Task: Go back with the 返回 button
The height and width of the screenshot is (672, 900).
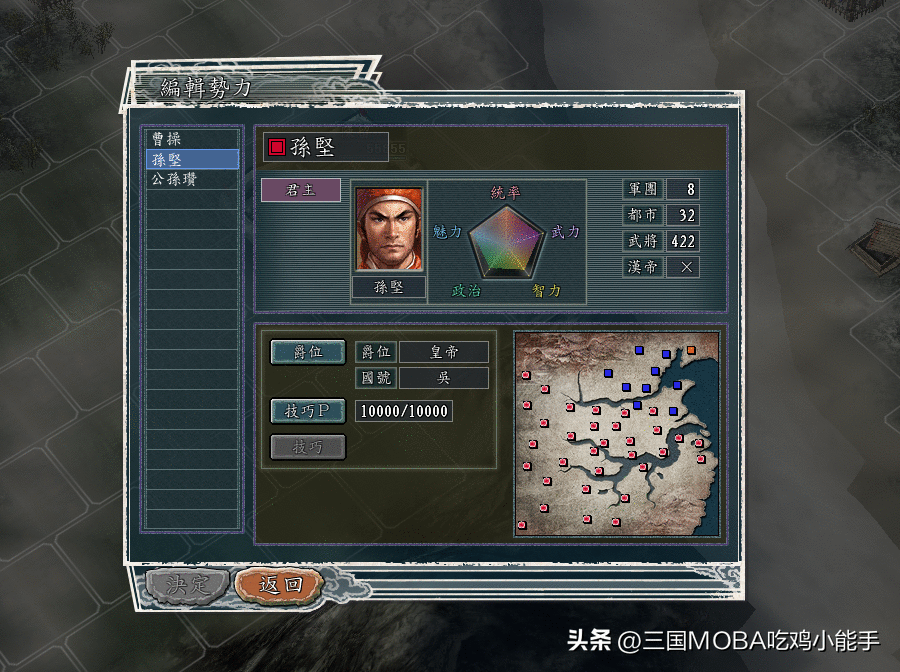Action: click(280, 585)
